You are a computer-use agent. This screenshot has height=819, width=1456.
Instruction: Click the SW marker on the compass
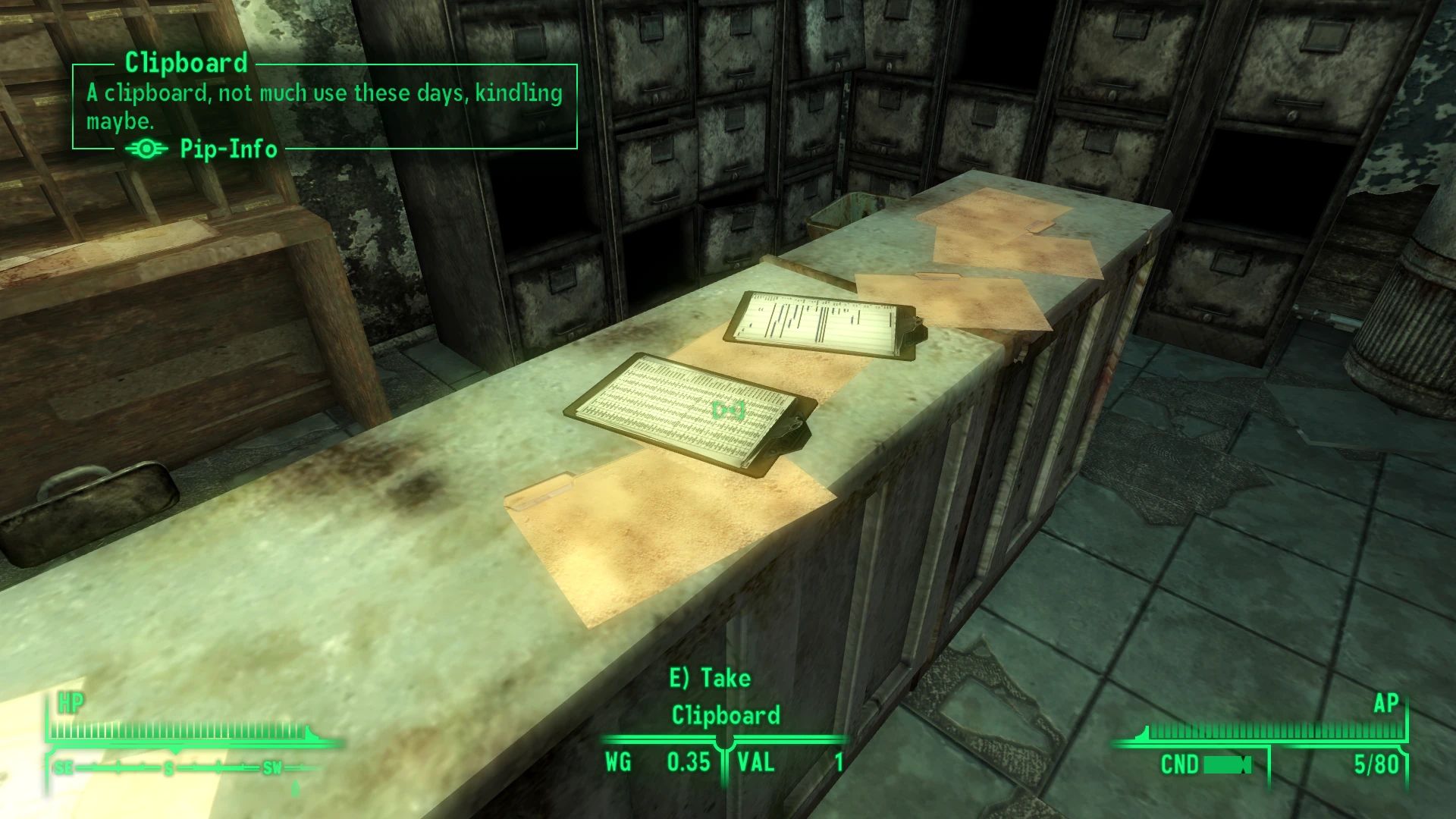269,767
